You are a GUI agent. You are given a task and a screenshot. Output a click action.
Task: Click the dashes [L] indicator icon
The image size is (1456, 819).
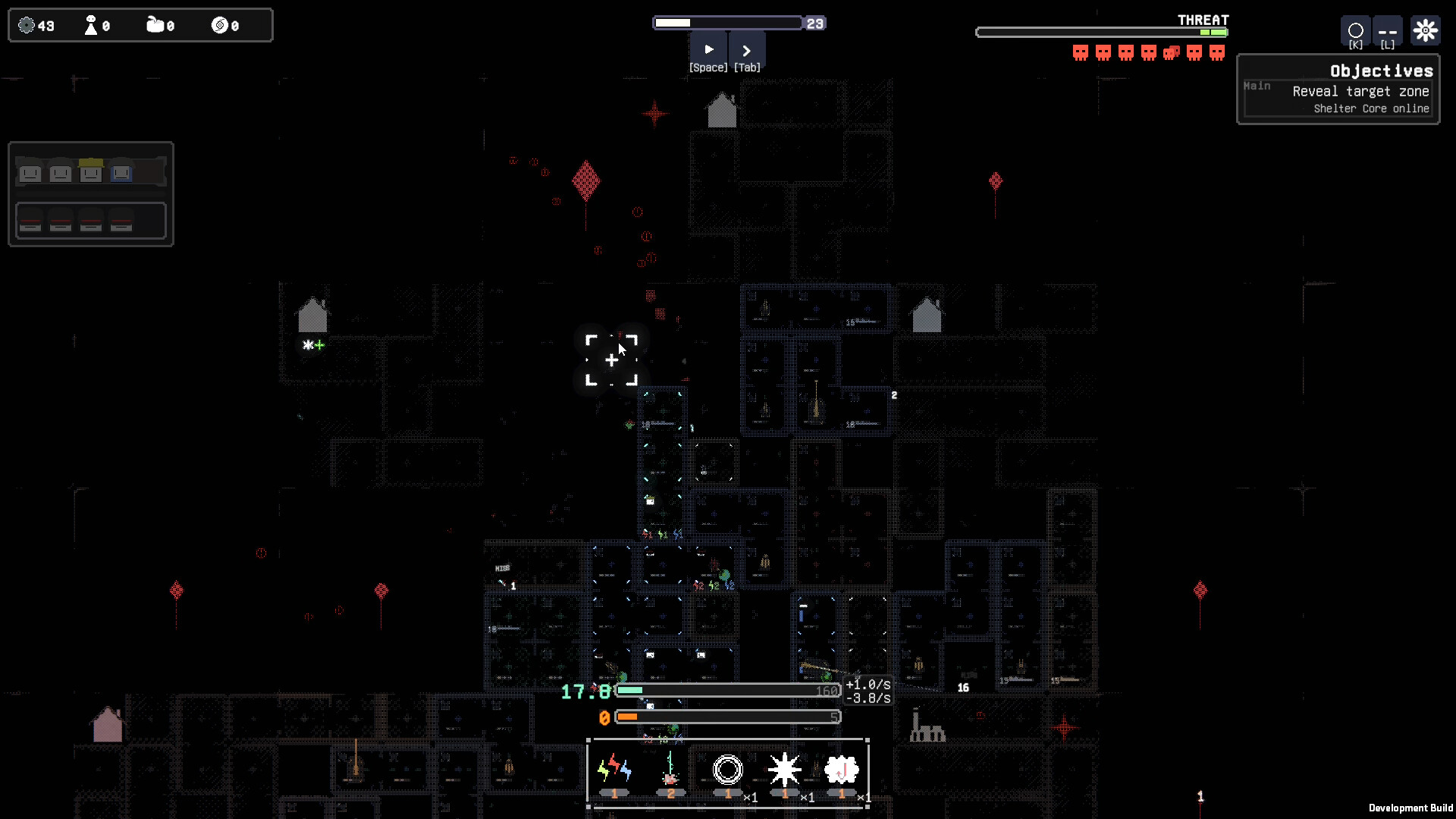pyautogui.click(x=1388, y=32)
